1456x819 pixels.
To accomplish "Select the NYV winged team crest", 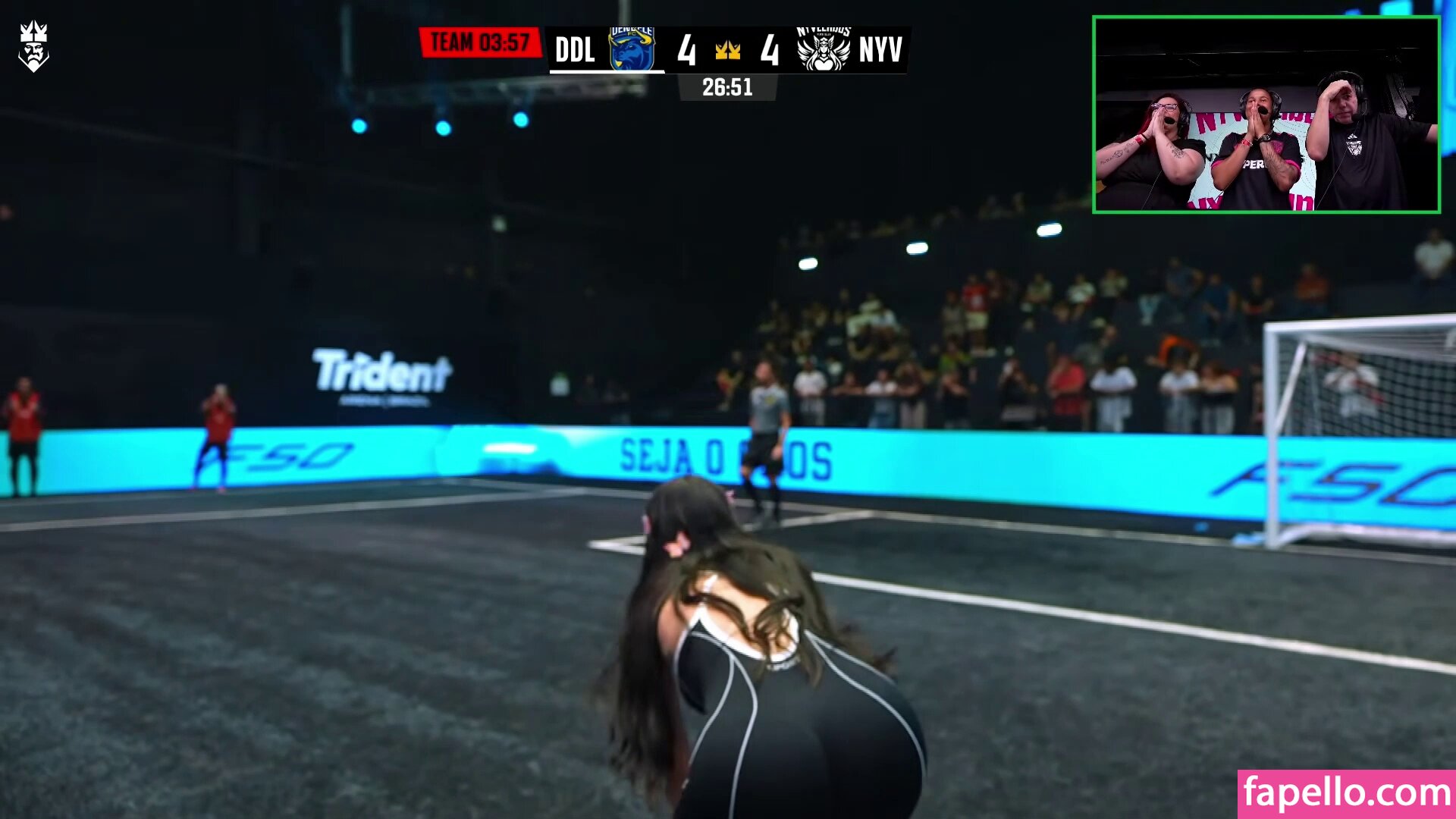I will [823, 49].
